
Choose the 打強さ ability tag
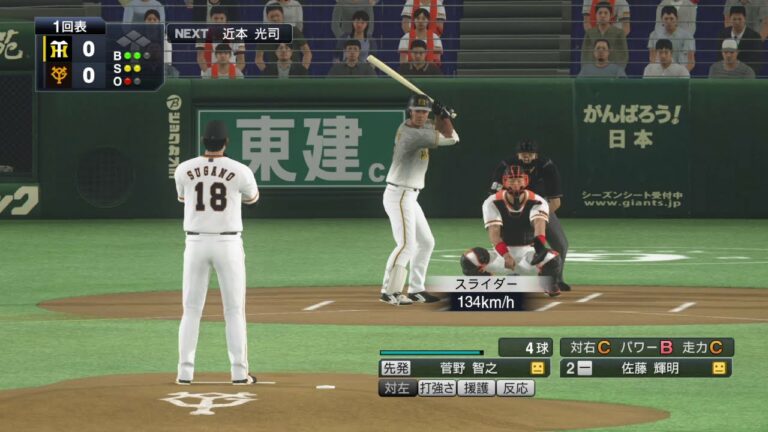click(x=436, y=388)
